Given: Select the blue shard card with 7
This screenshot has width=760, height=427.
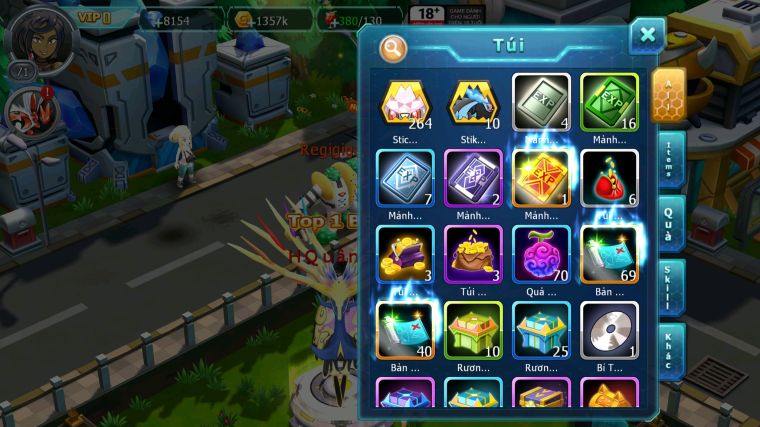Looking at the screenshot, I should [405, 178].
